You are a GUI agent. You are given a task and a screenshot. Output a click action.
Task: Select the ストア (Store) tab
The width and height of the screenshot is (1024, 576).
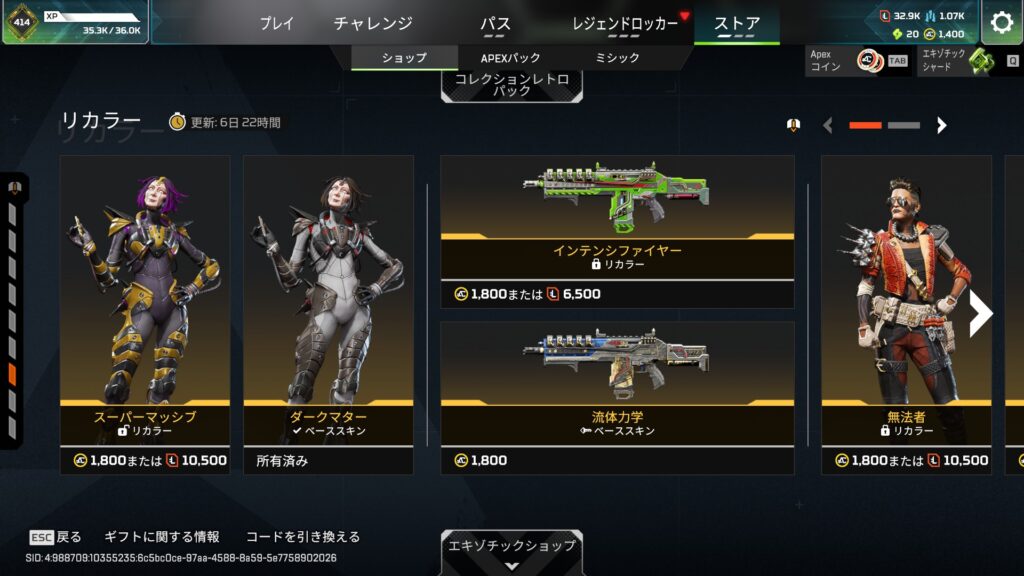737,23
